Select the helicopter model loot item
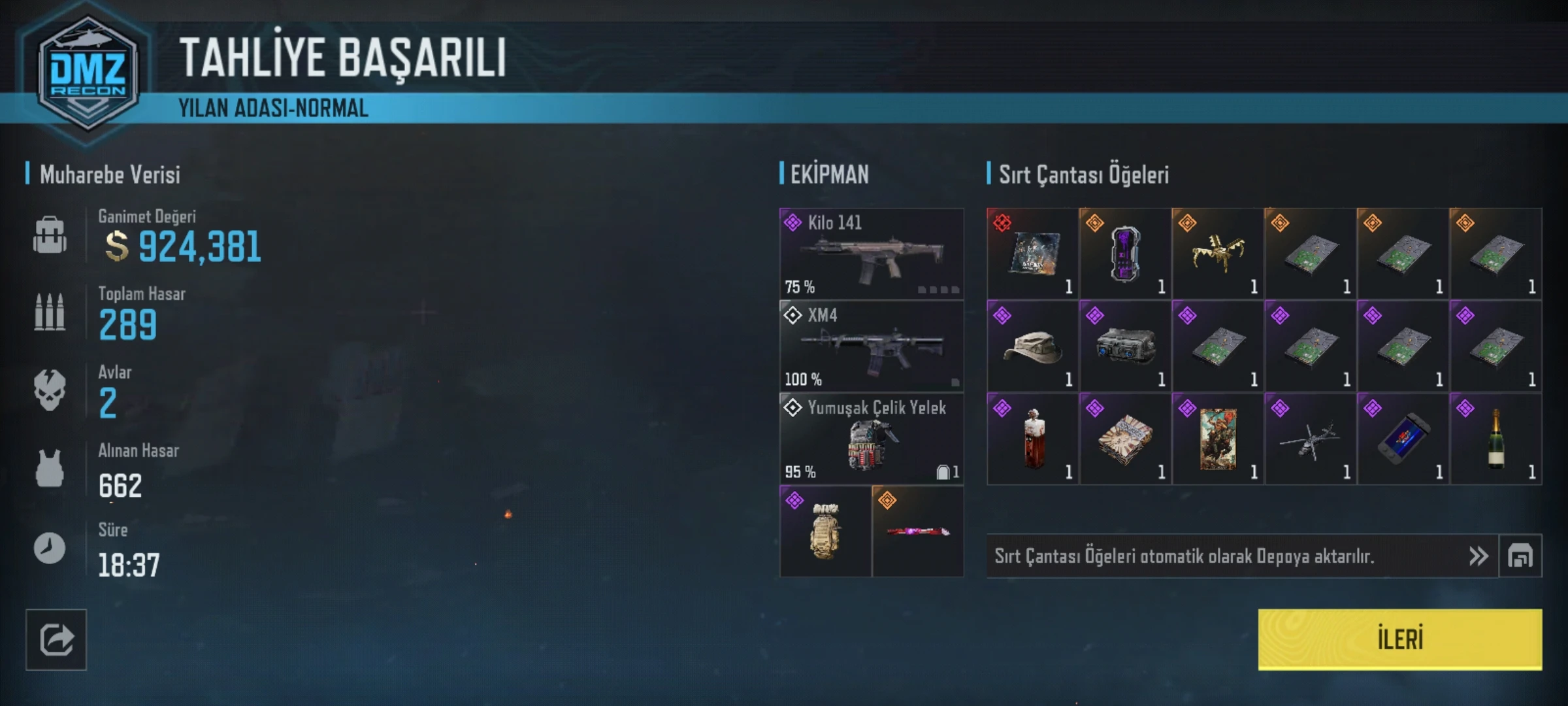 pos(1310,439)
